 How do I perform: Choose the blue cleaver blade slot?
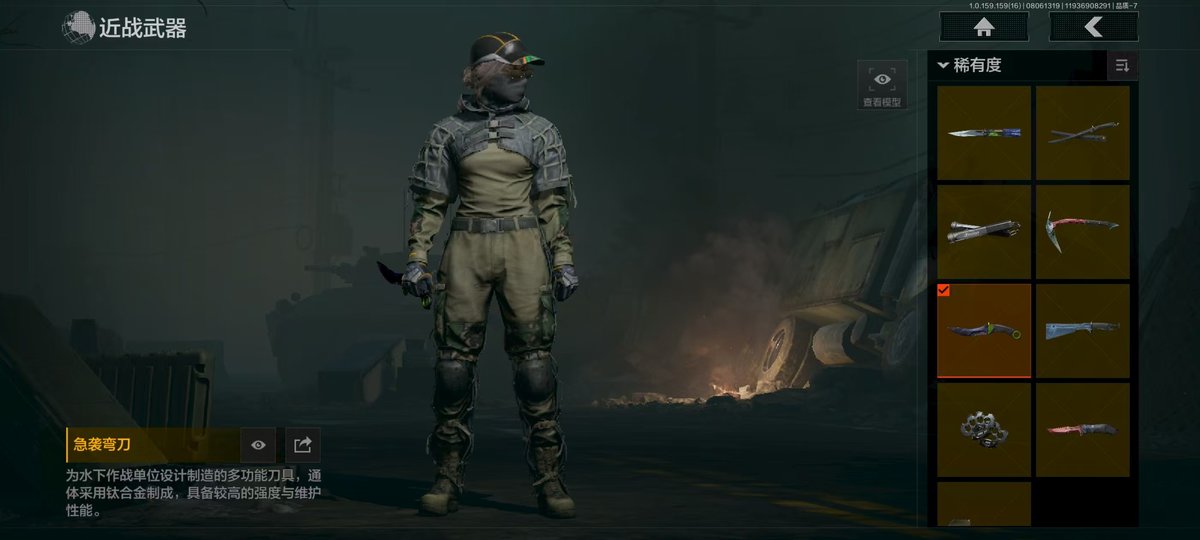click(x=1082, y=330)
